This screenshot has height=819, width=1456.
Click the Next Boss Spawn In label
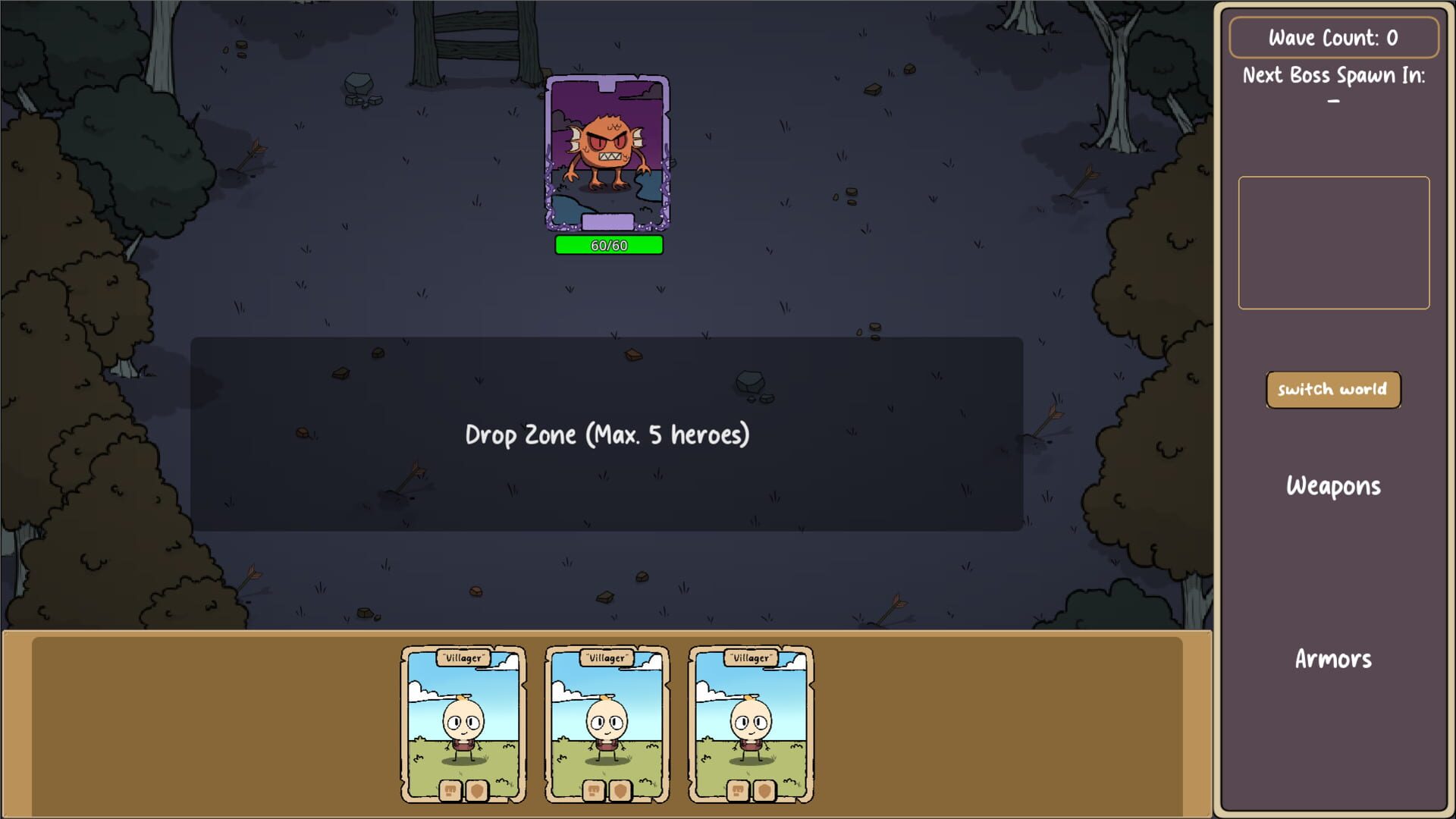pos(1335,75)
